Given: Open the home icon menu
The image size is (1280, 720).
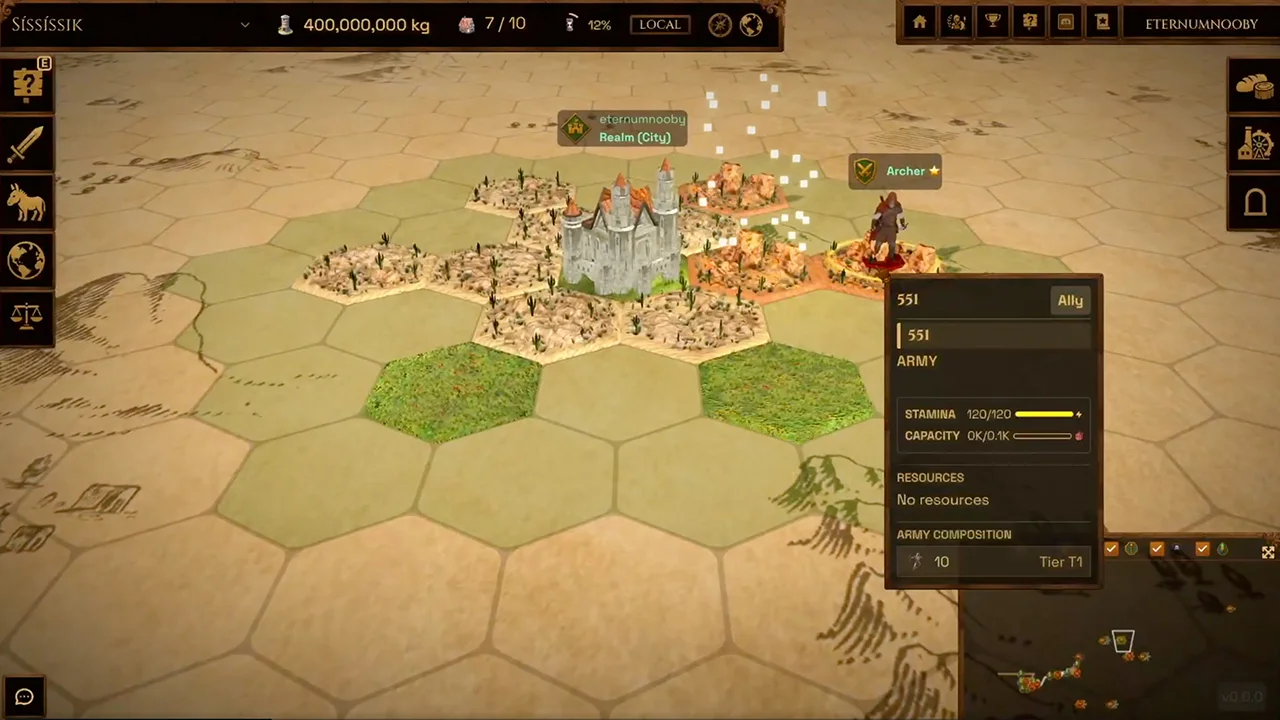Looking at the screenshot, I should (x=920, y=23).
